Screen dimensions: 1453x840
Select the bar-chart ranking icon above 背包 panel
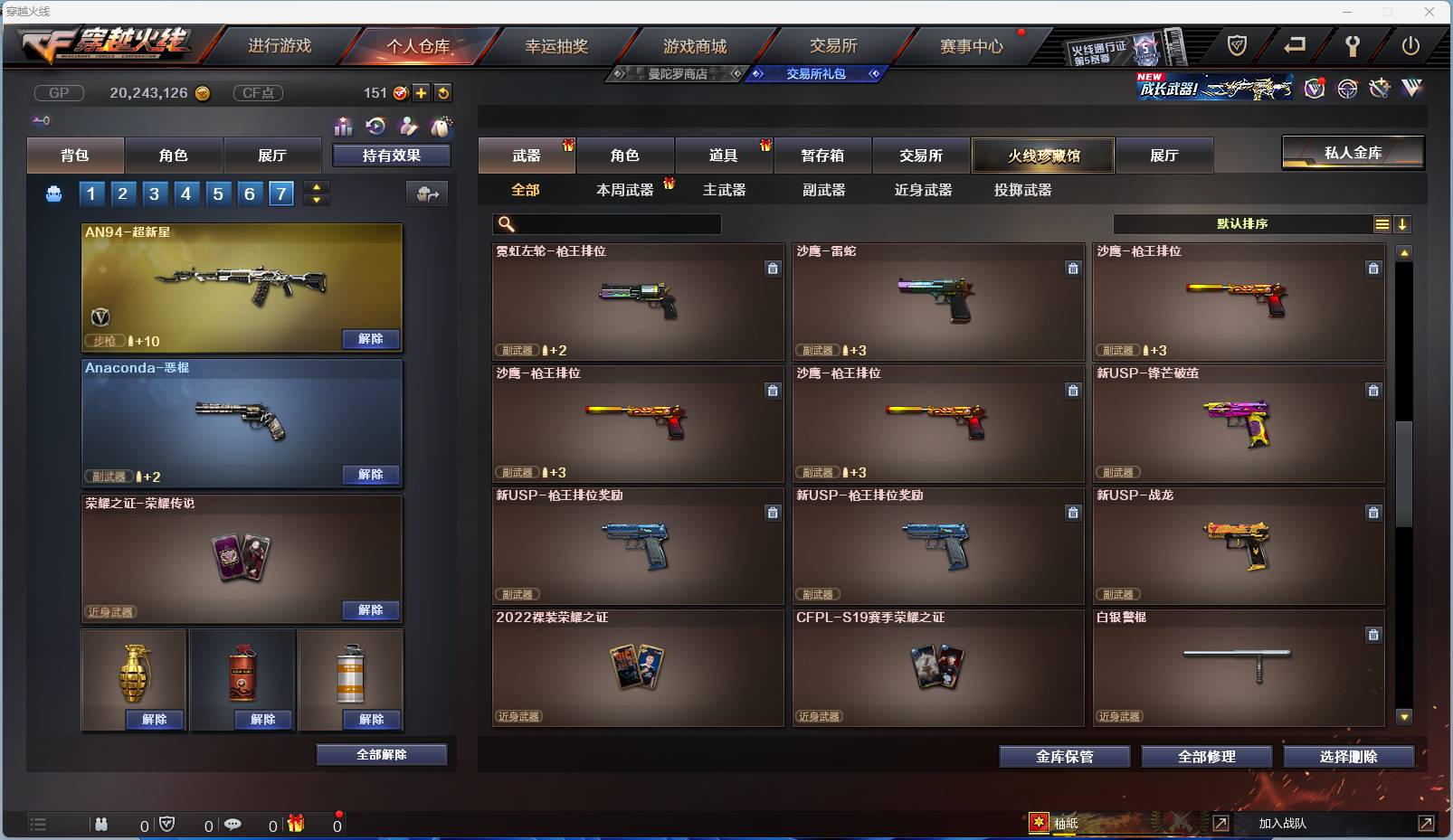(344, 126)
